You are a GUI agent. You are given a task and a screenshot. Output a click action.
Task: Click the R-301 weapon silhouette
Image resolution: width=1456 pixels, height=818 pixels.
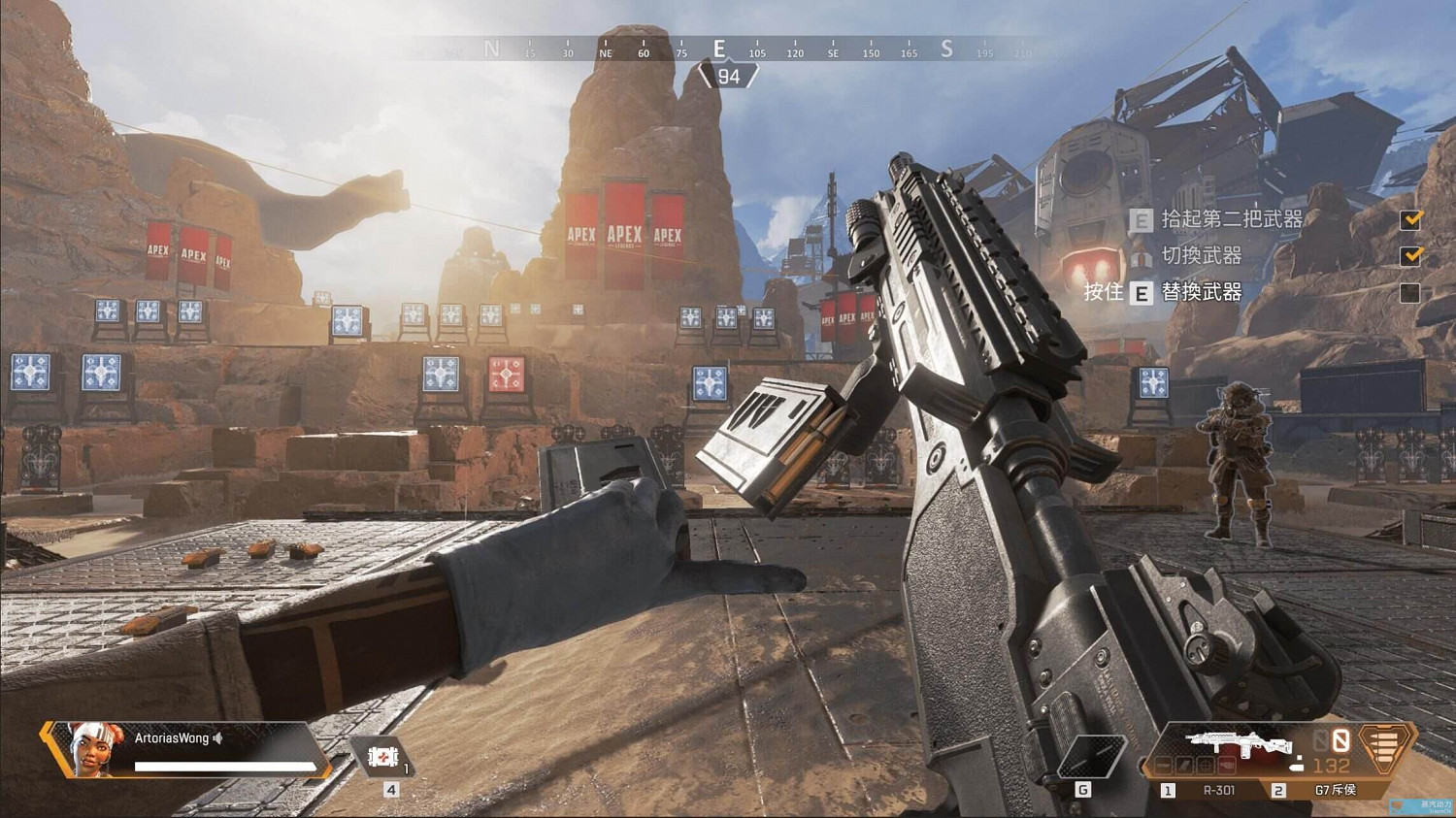click(1238, 743)
